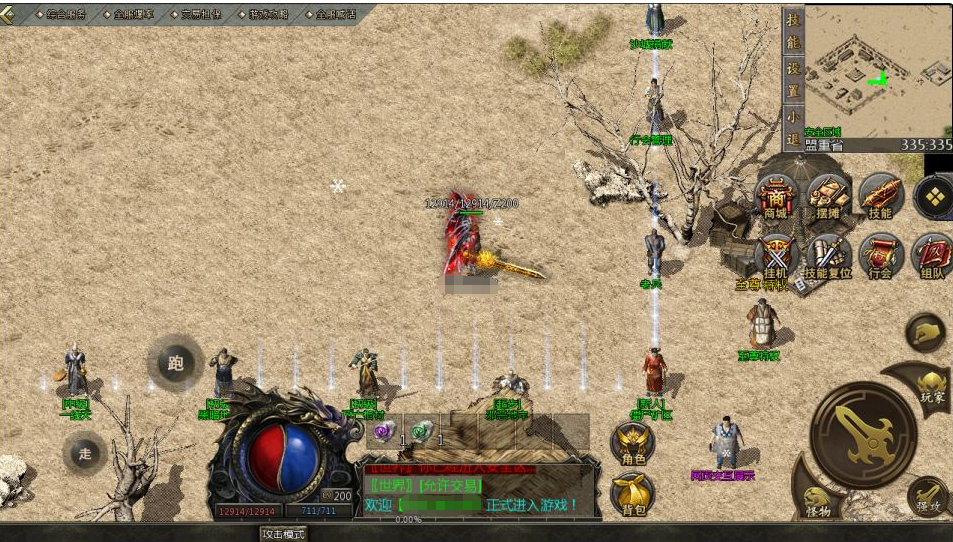Toggle the gold four-diamond menu button
Viewport: 953px width, 542px height.
pyautogui.click(x=933, y=197)
